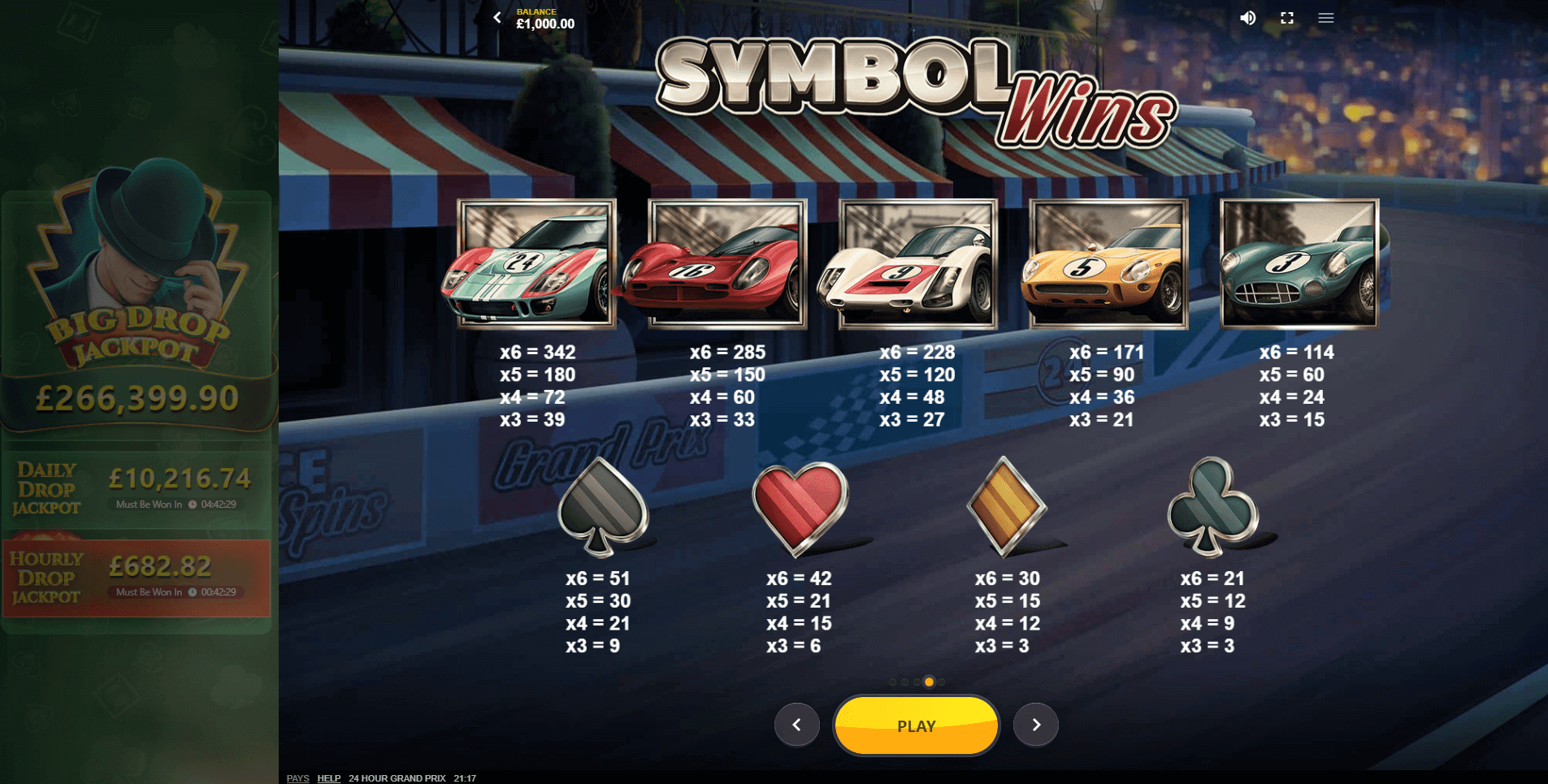Open the HELP link
This screenshot has height=784, width=1548.
[328, 778]
